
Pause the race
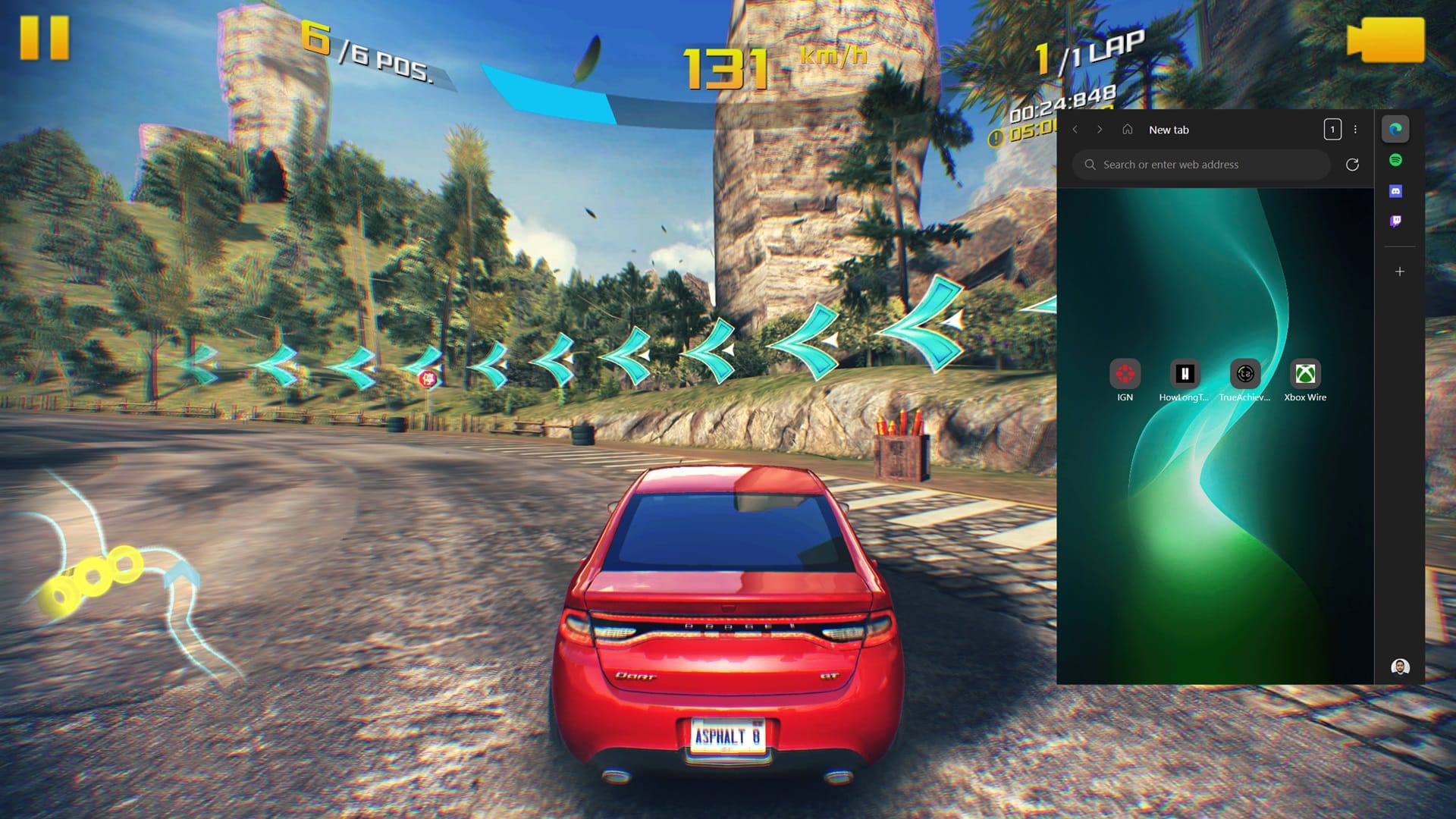pyautogui.click(x=44, y=38)
